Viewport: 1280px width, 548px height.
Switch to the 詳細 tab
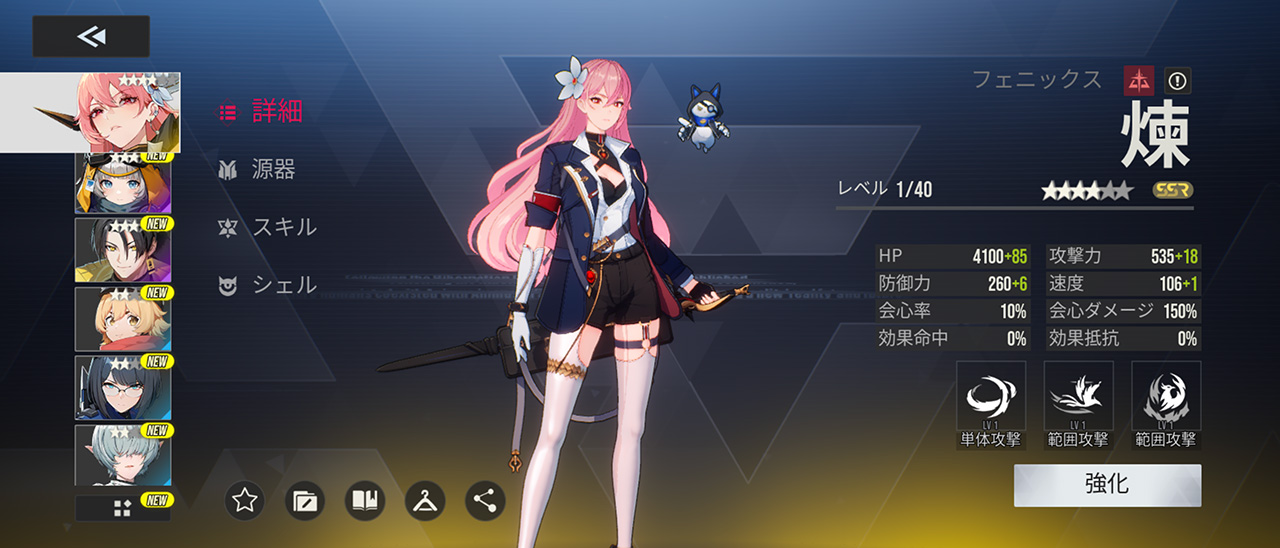(x=261, y=112)
